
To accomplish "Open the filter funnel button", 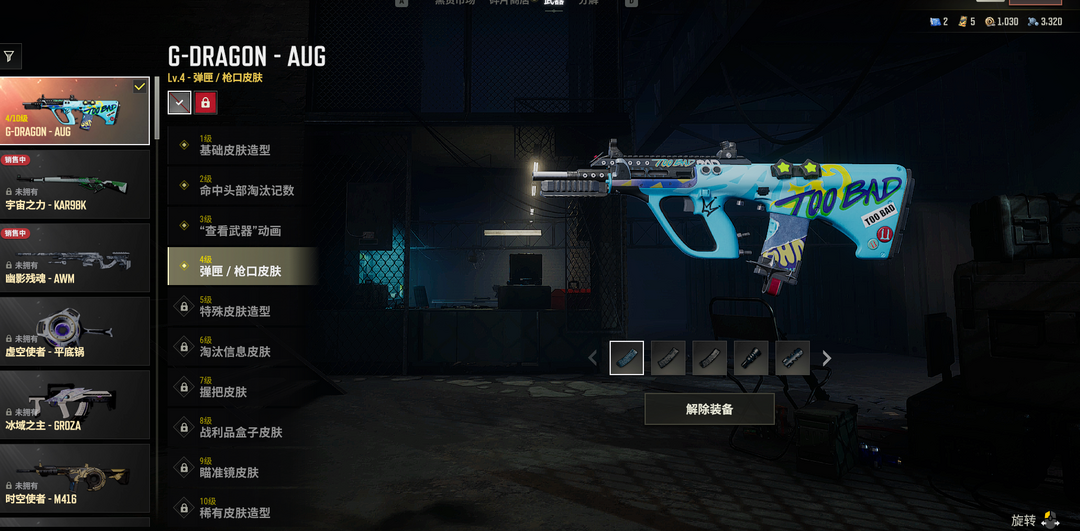I will tap(9, 56).
